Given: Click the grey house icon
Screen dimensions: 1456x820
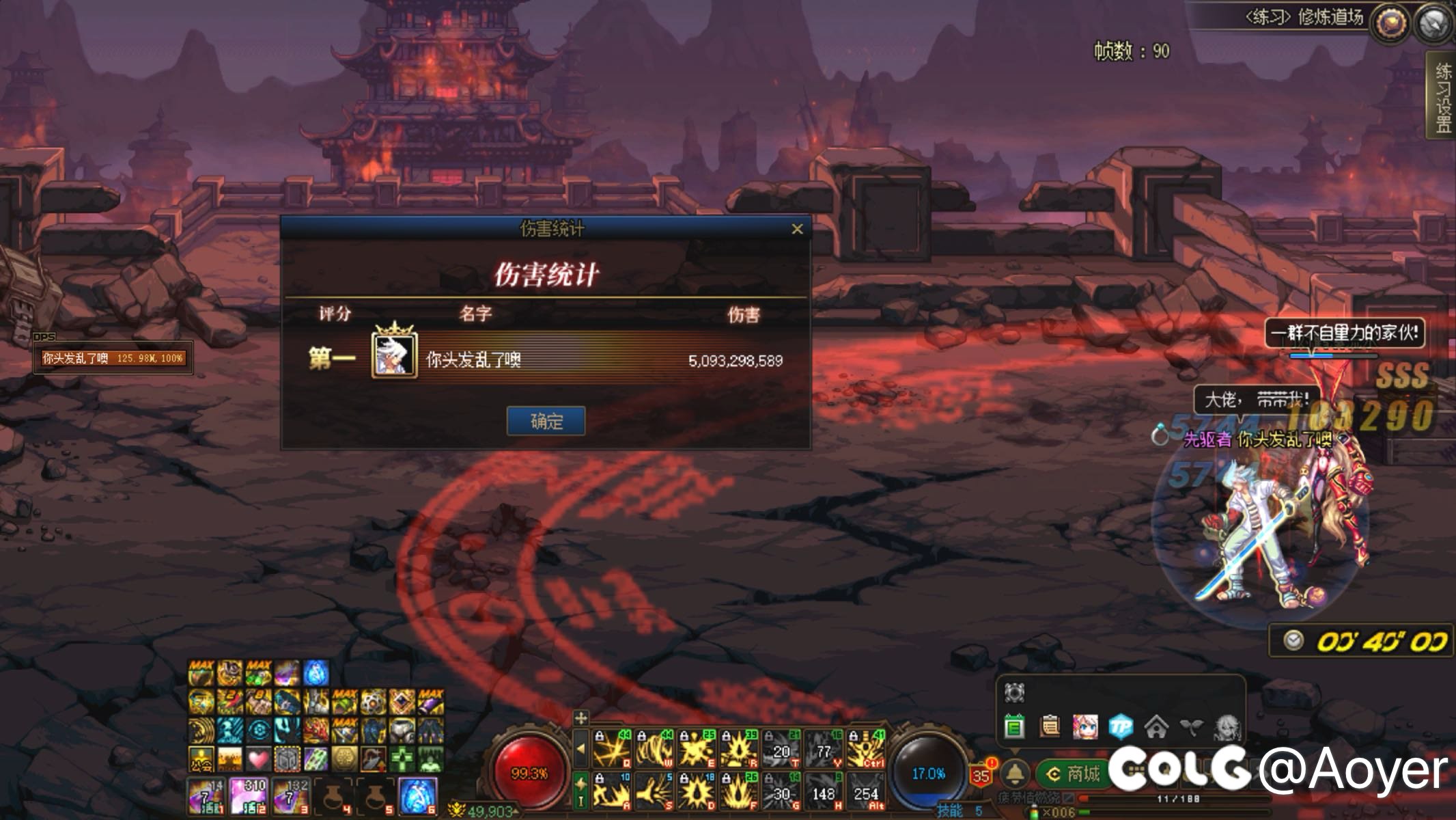Looking at the screenshot, I should [x=1156, y=726].
